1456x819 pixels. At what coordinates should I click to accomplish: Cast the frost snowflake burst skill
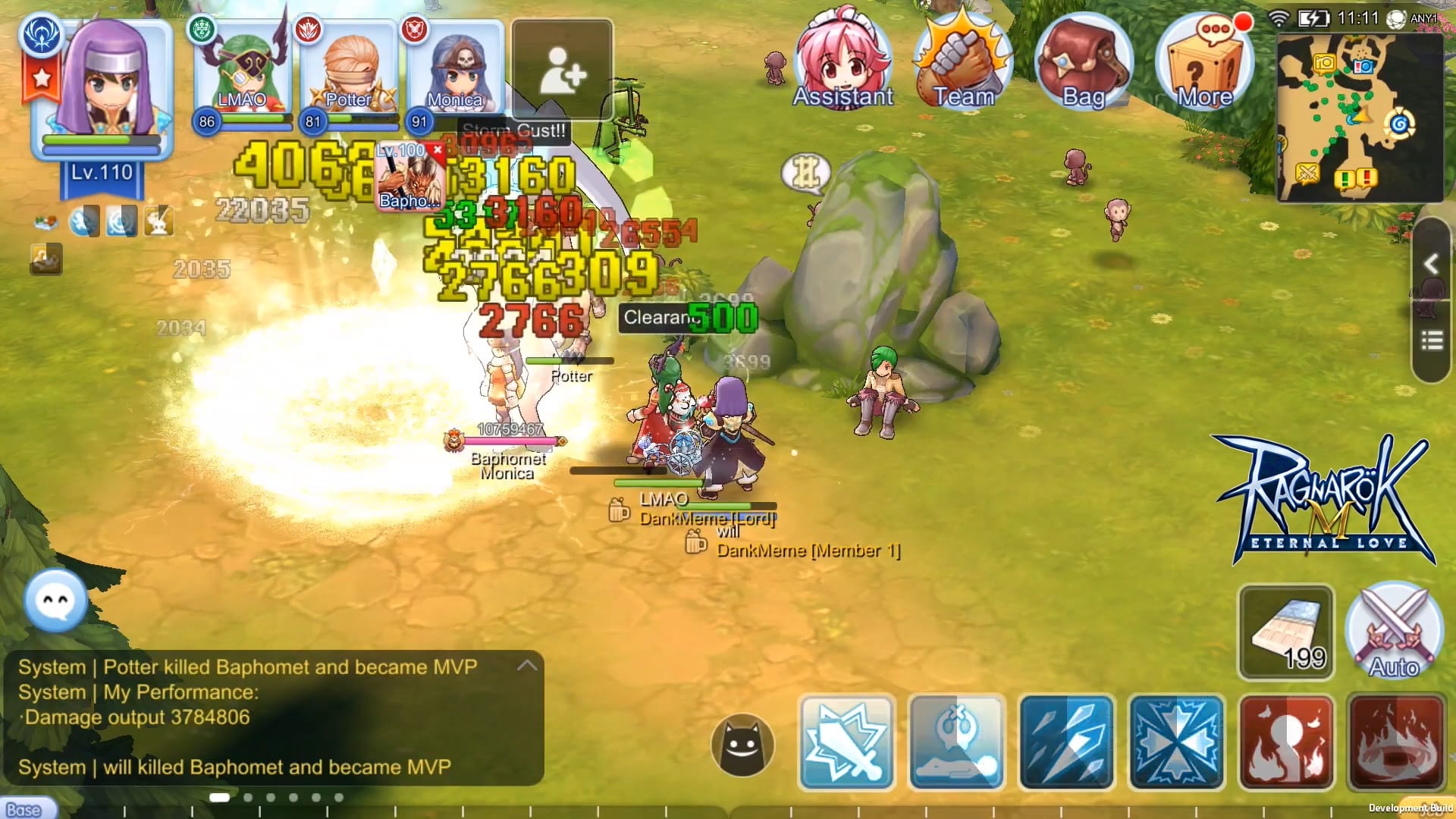click(1176, 742)
